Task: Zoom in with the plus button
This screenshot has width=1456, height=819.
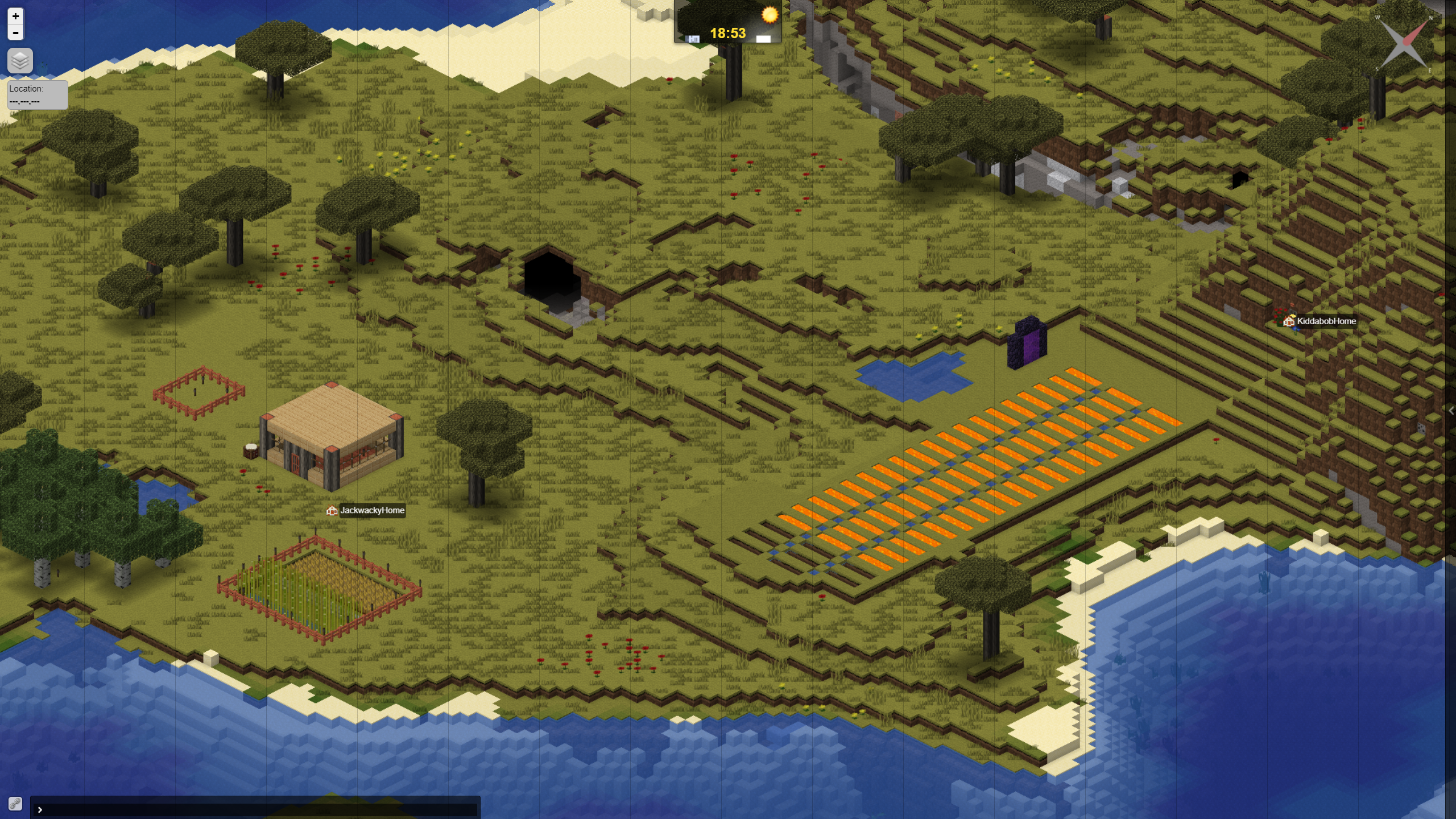Action: click(x=15, y=16)
